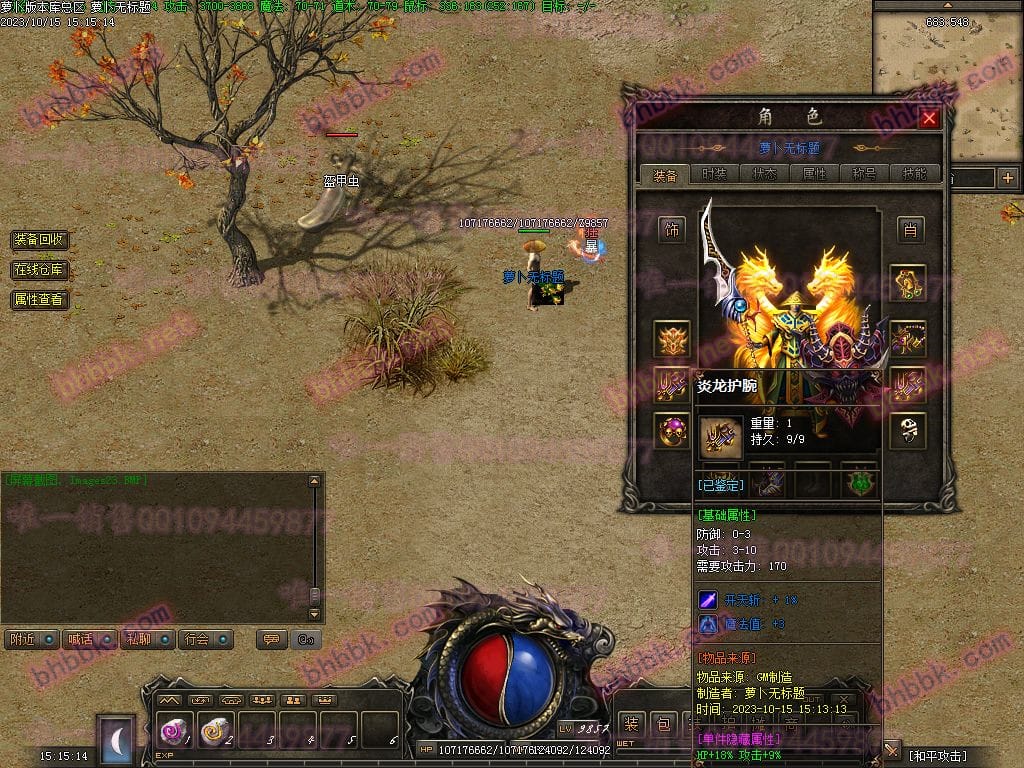Use the orange swirl stone in hotbar slot 2

(x=217, y=732)
